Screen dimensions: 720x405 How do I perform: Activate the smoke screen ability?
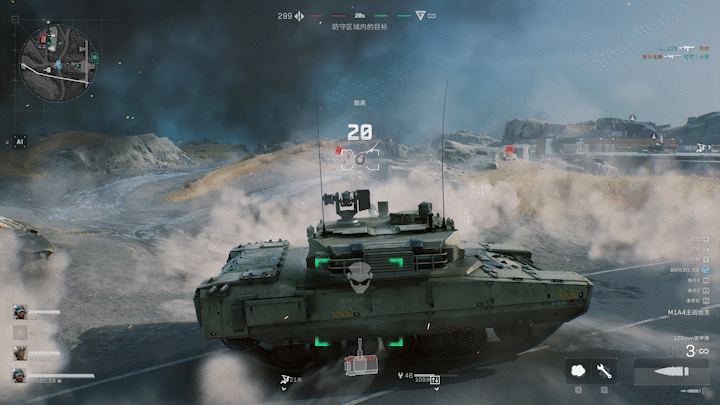(x=579, y=370)
